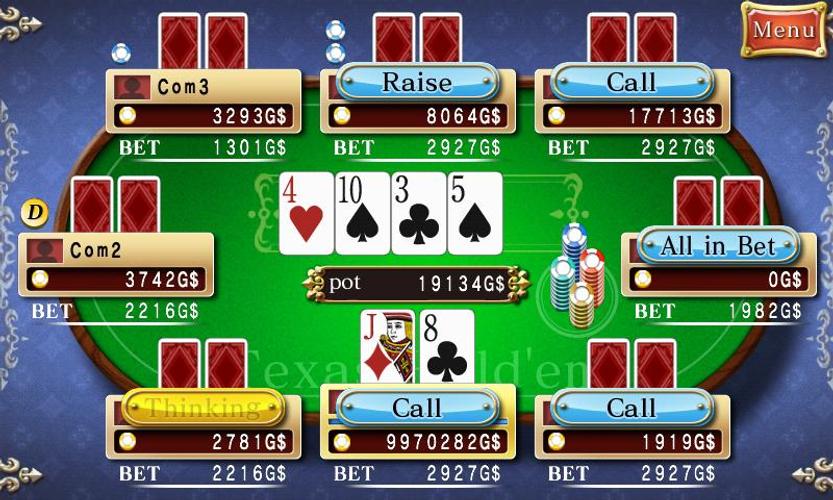Viewport: 833px width, 500px height.
Task: Select the Com3 player panel
Action: (x=203, y=101)
